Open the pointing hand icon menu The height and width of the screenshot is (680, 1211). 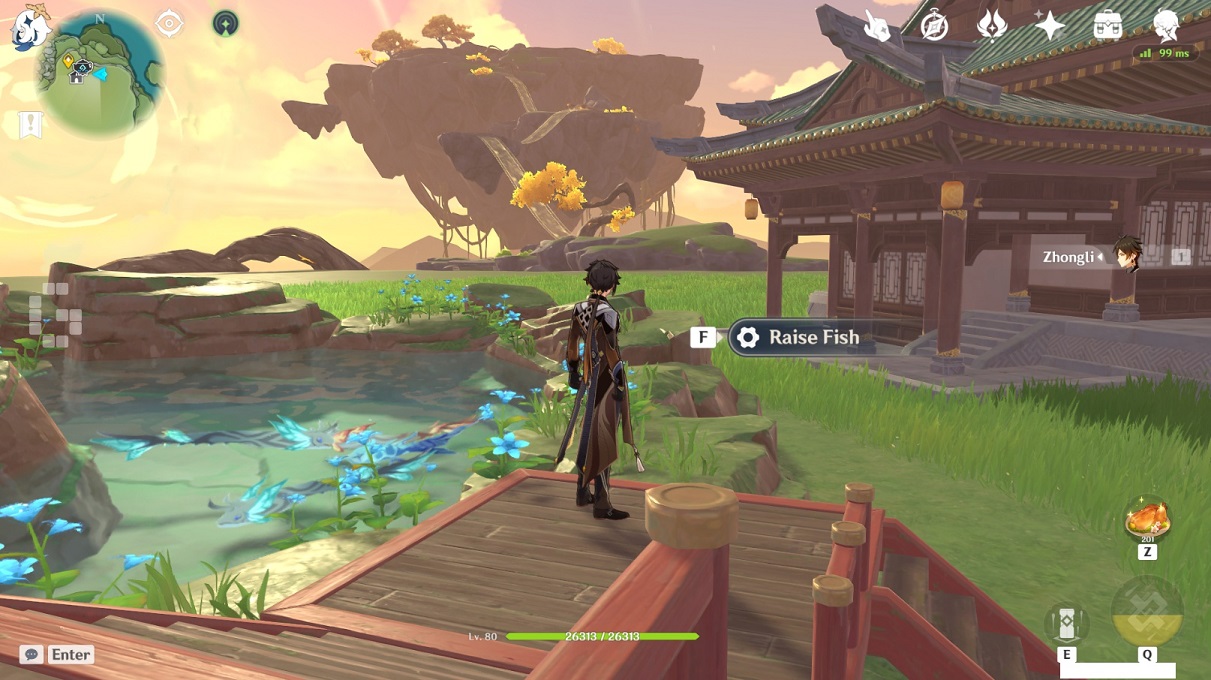(877, 26)
